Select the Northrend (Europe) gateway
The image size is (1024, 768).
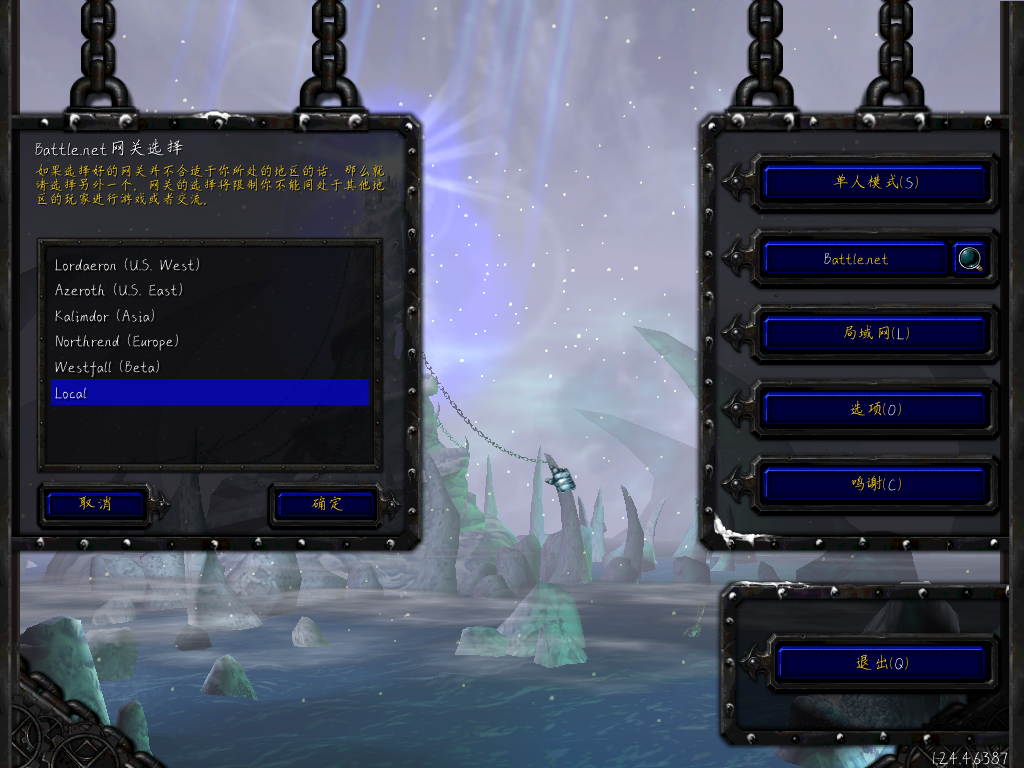[x=117, y=342]
